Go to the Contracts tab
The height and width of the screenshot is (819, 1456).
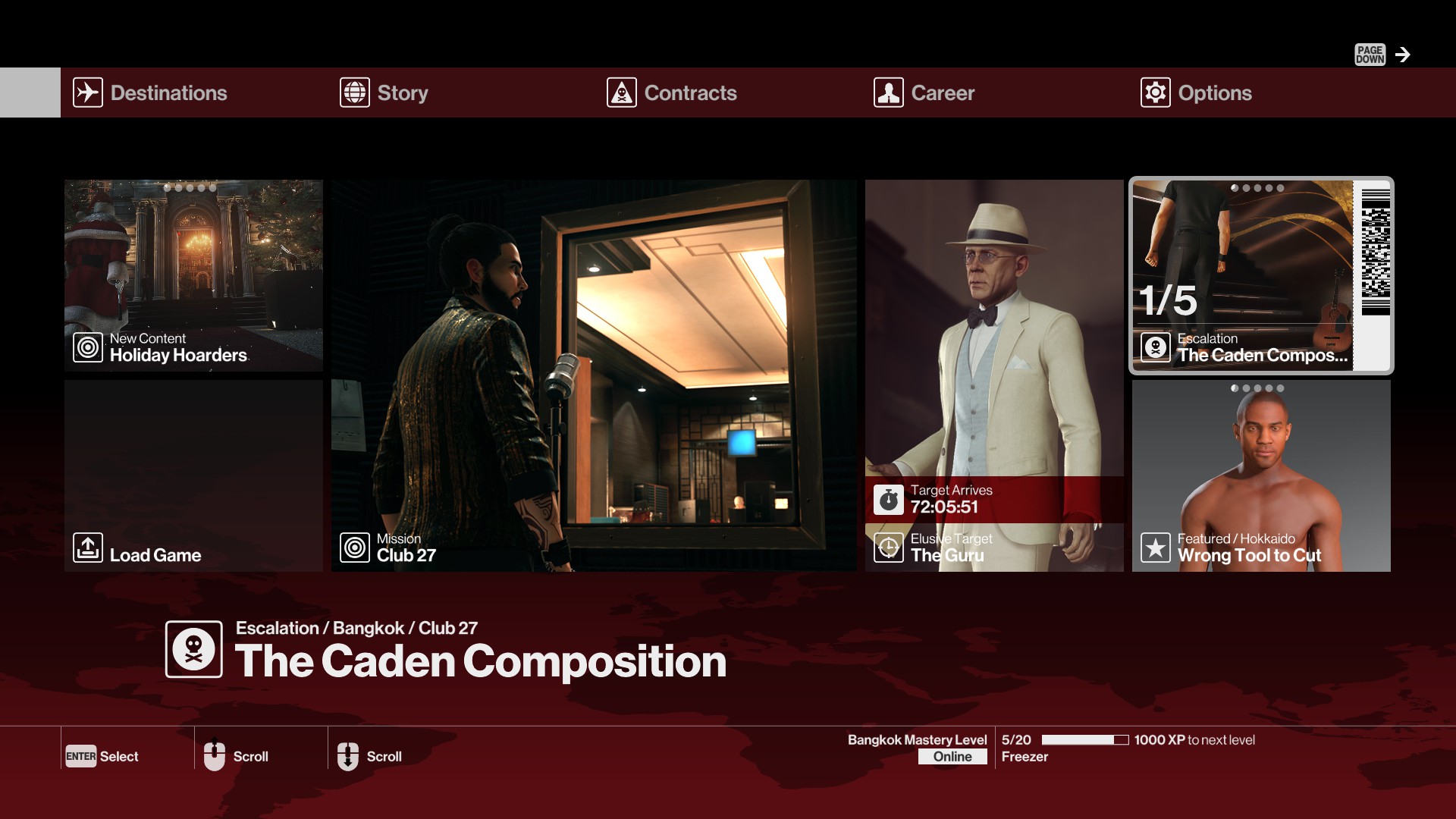pos(689,93)
